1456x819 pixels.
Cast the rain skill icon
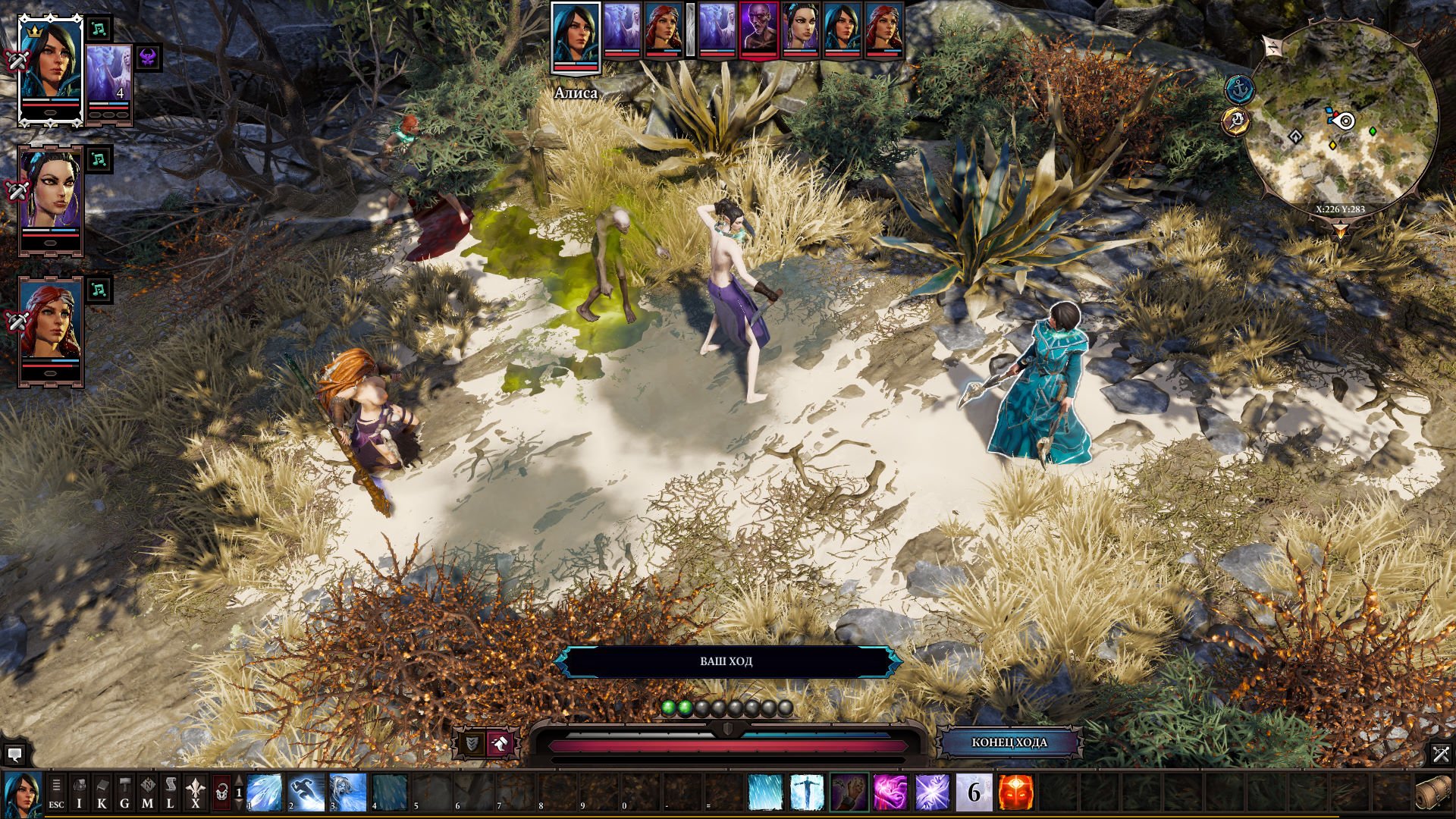pyautogui.click(x=765, y=792)
